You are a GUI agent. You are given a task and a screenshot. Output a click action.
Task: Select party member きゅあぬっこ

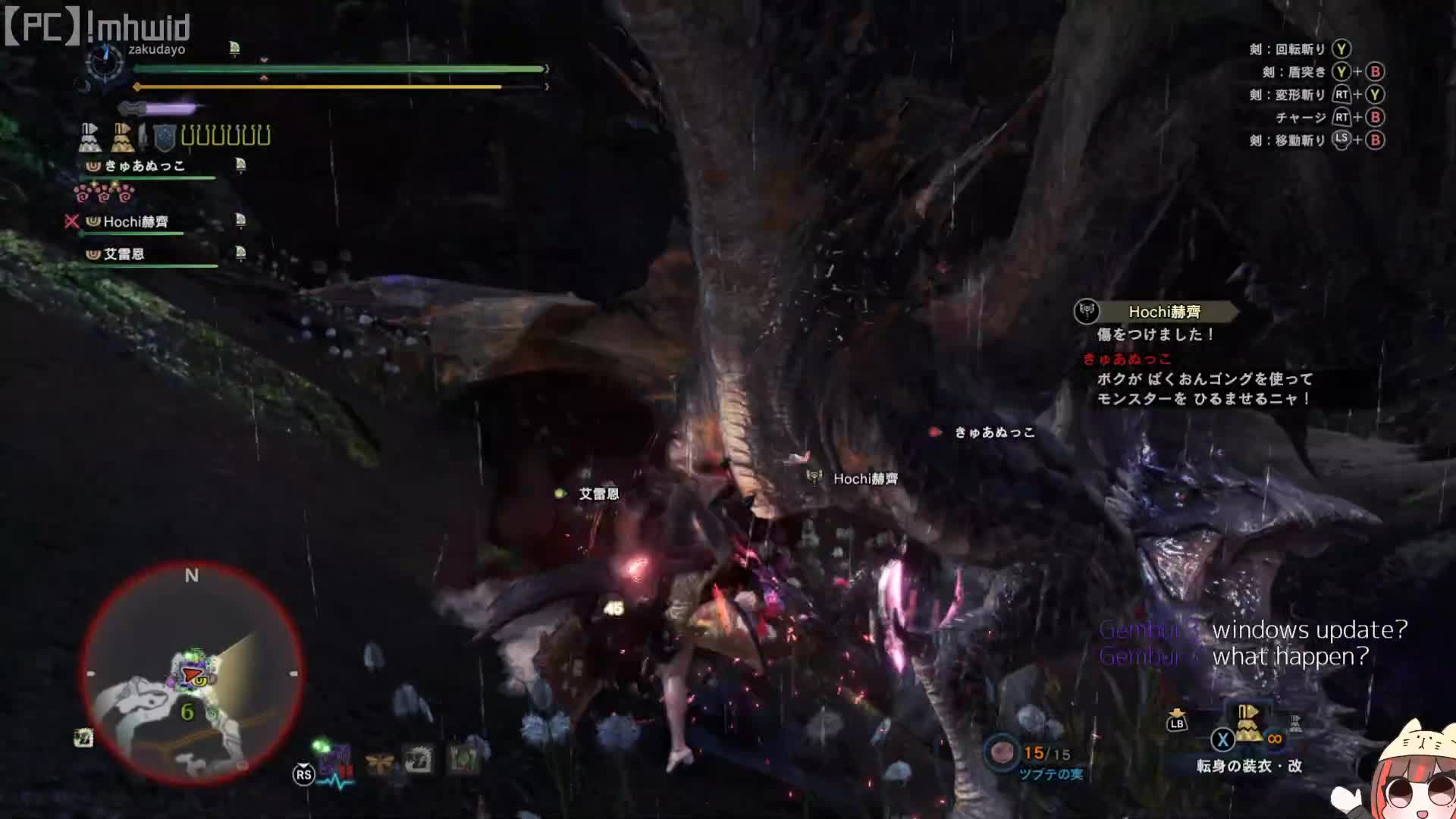pyautogui.click(x=145, y=166)
